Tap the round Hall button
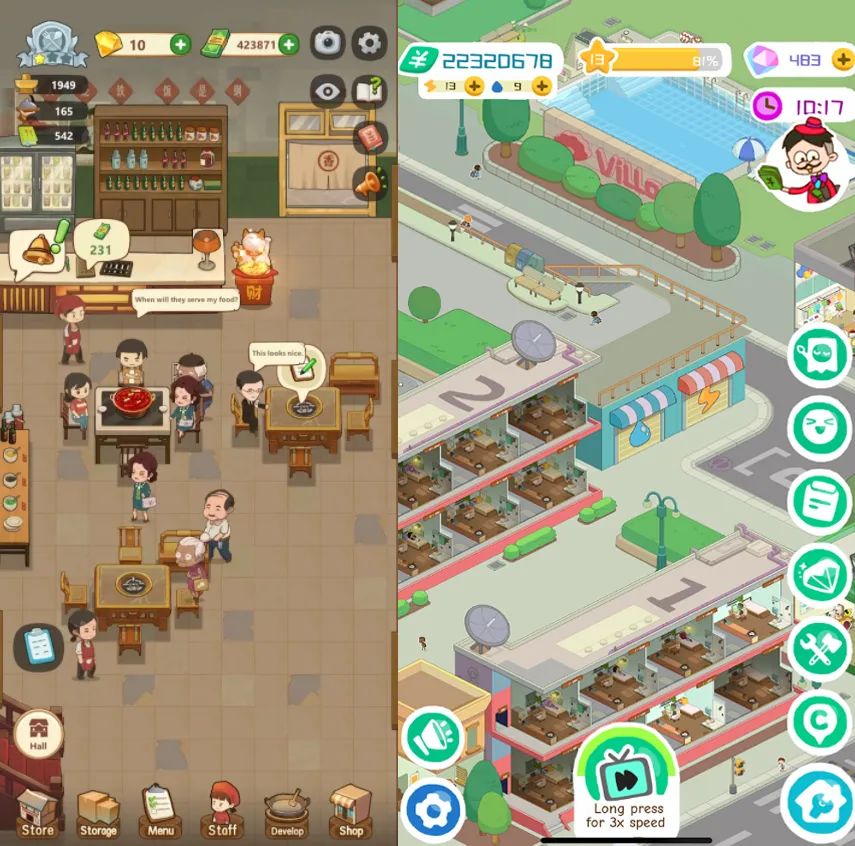855x846 pixels. (40, 733)
